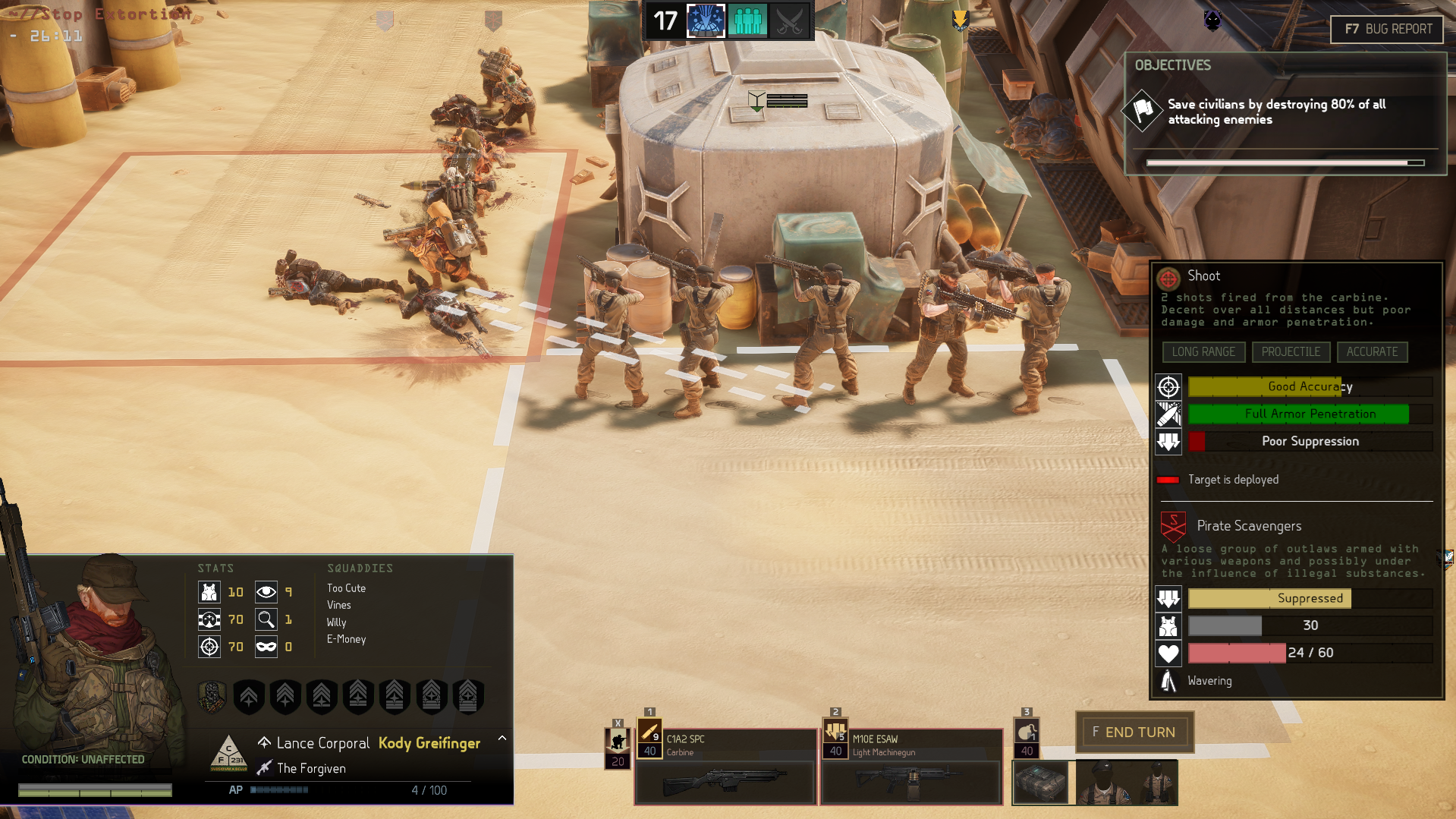The image size is (1456, 819).
Task: Choose the carbine bullet shoot action
Action: pos(649,732)
